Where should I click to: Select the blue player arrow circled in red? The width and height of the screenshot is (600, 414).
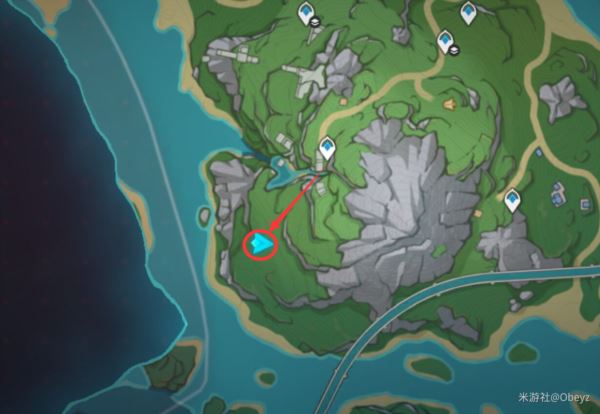[261, 244]
